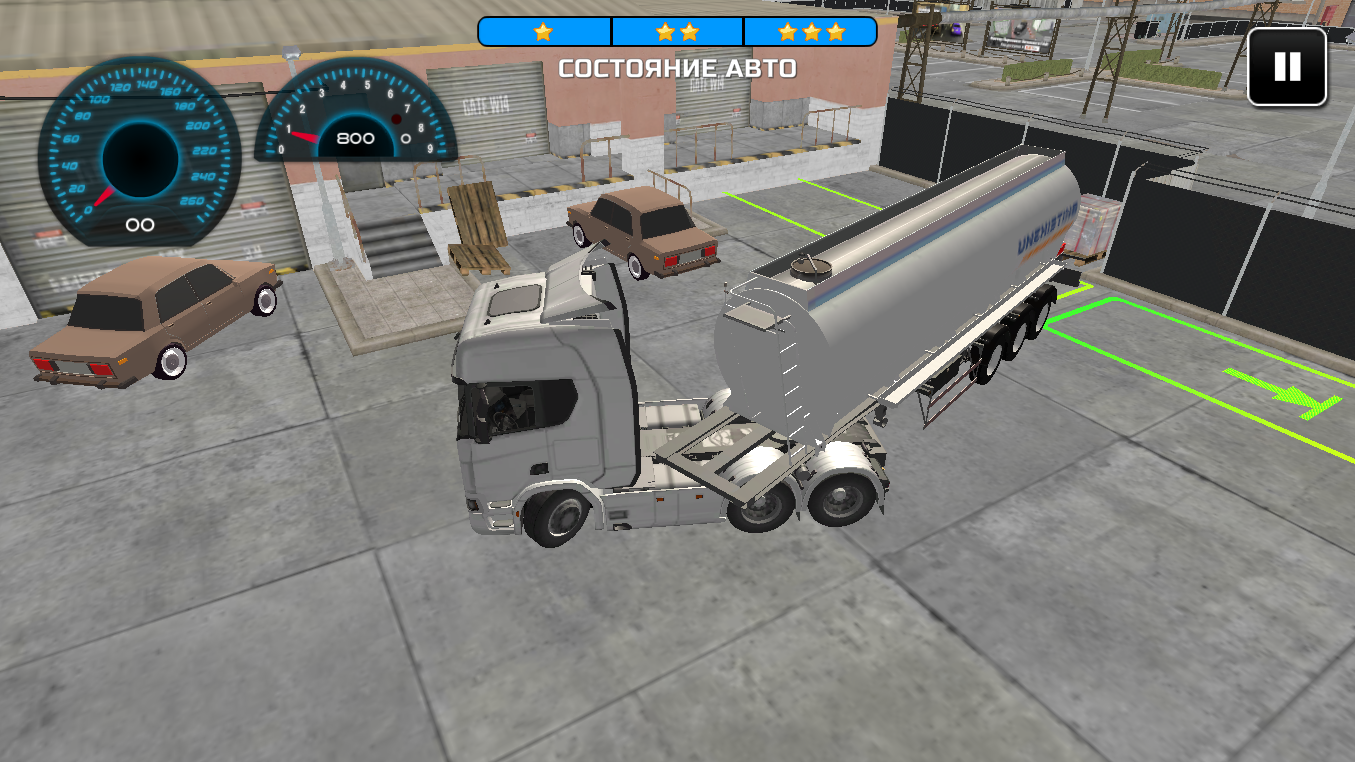Pause the game
Viewport: 1355px width, 762px height.
[x=1286, y=68]
